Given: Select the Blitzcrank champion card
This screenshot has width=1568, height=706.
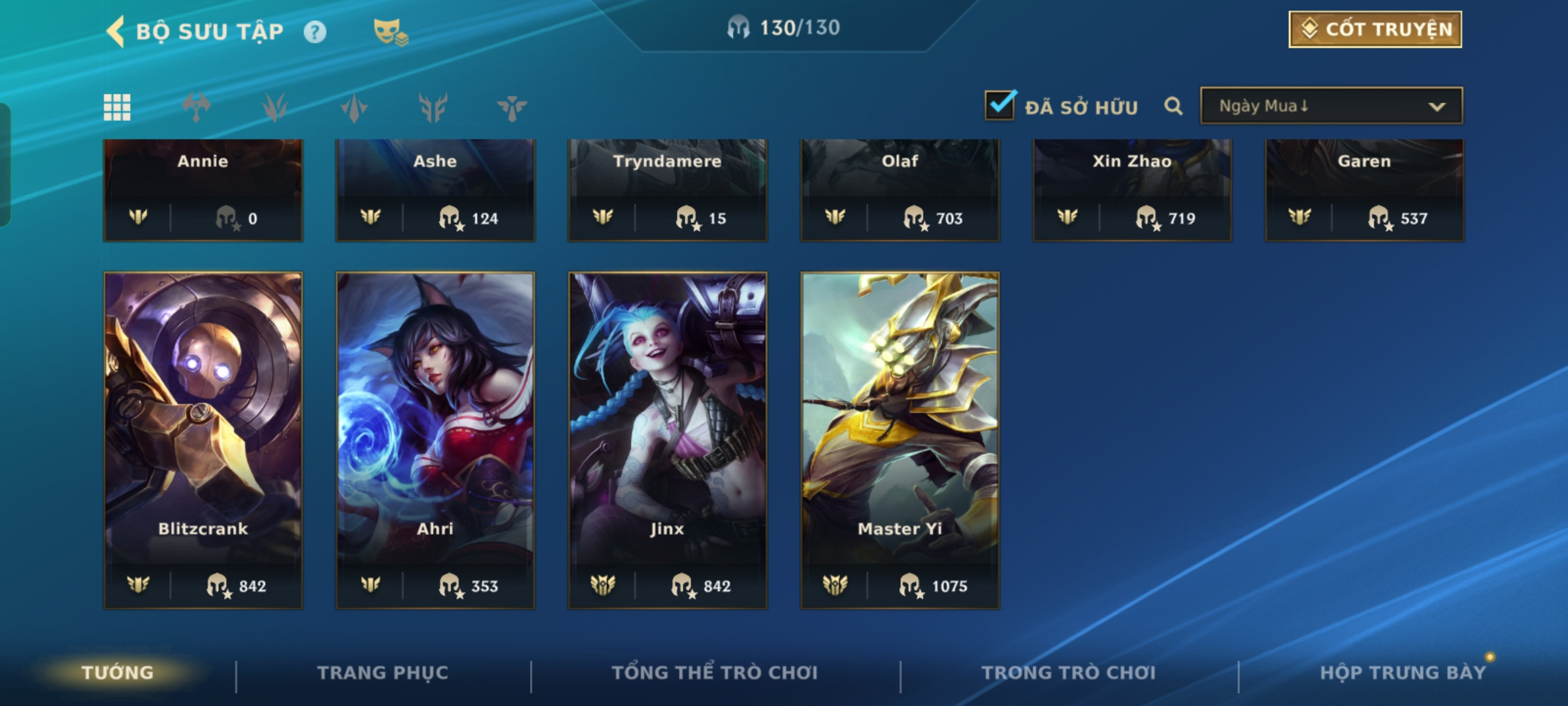Looking at the screenshot, I should point(203,440).
